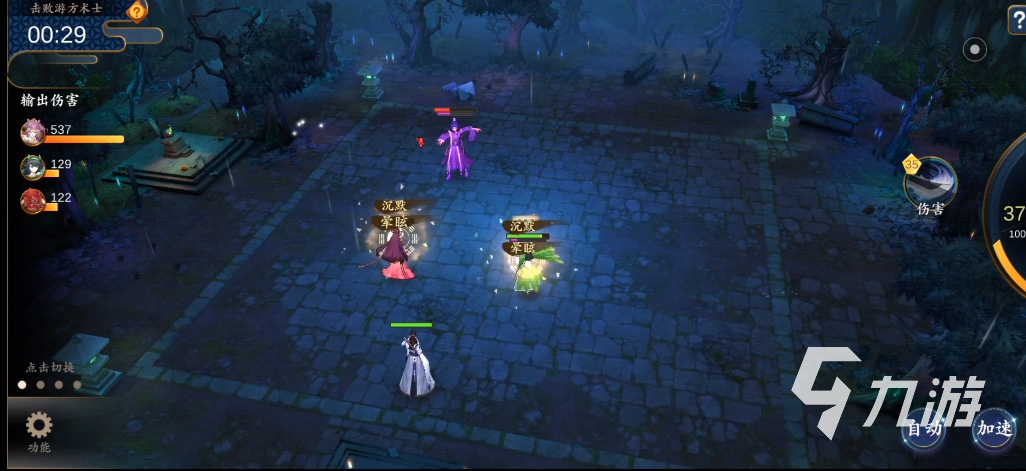The image size is (1026, 471).
Task: Select the dark-haired character portrait with 129 damage
Action: [33, 166]
